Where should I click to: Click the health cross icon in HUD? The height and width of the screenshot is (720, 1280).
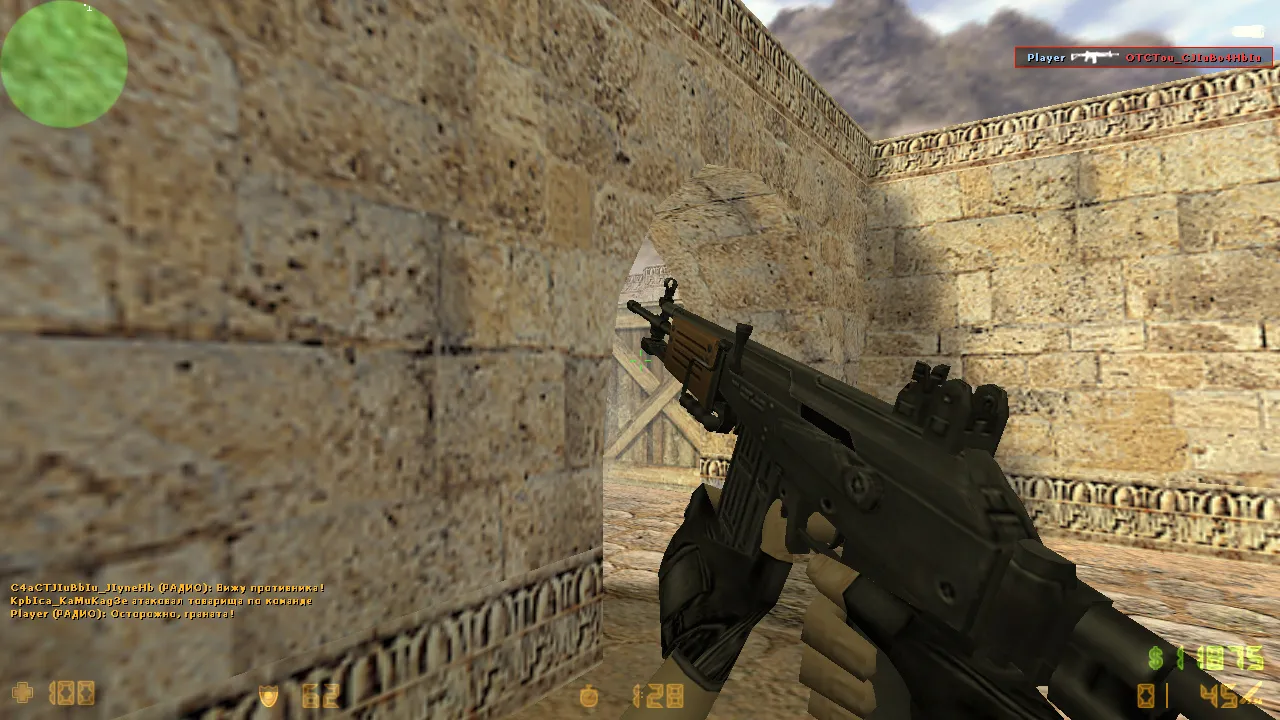(22, 693)
